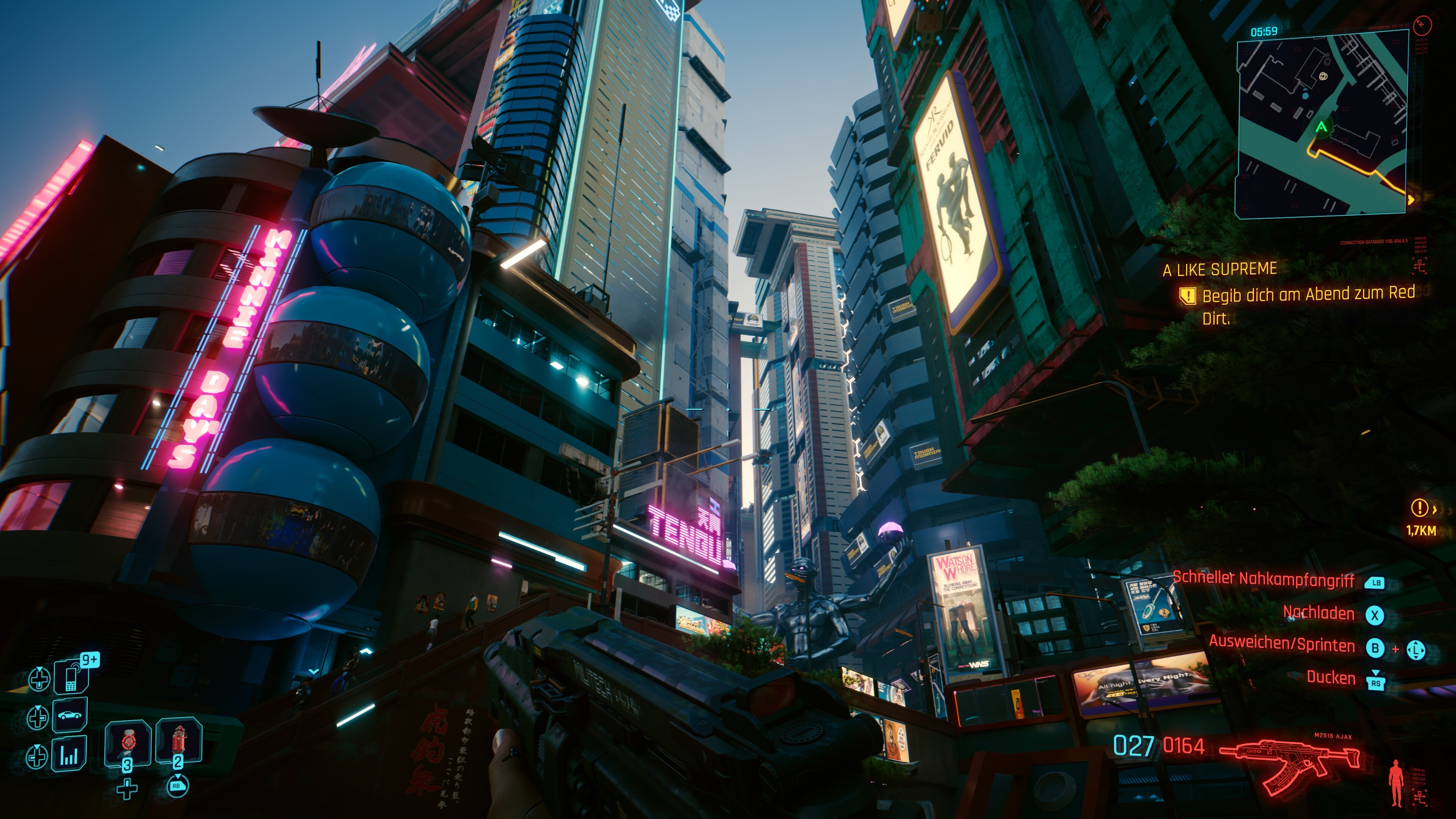Viewport: 1456px width, 819px height.
Task: Click the green player arrow on minimap
Action: (x=1321, y=127)
